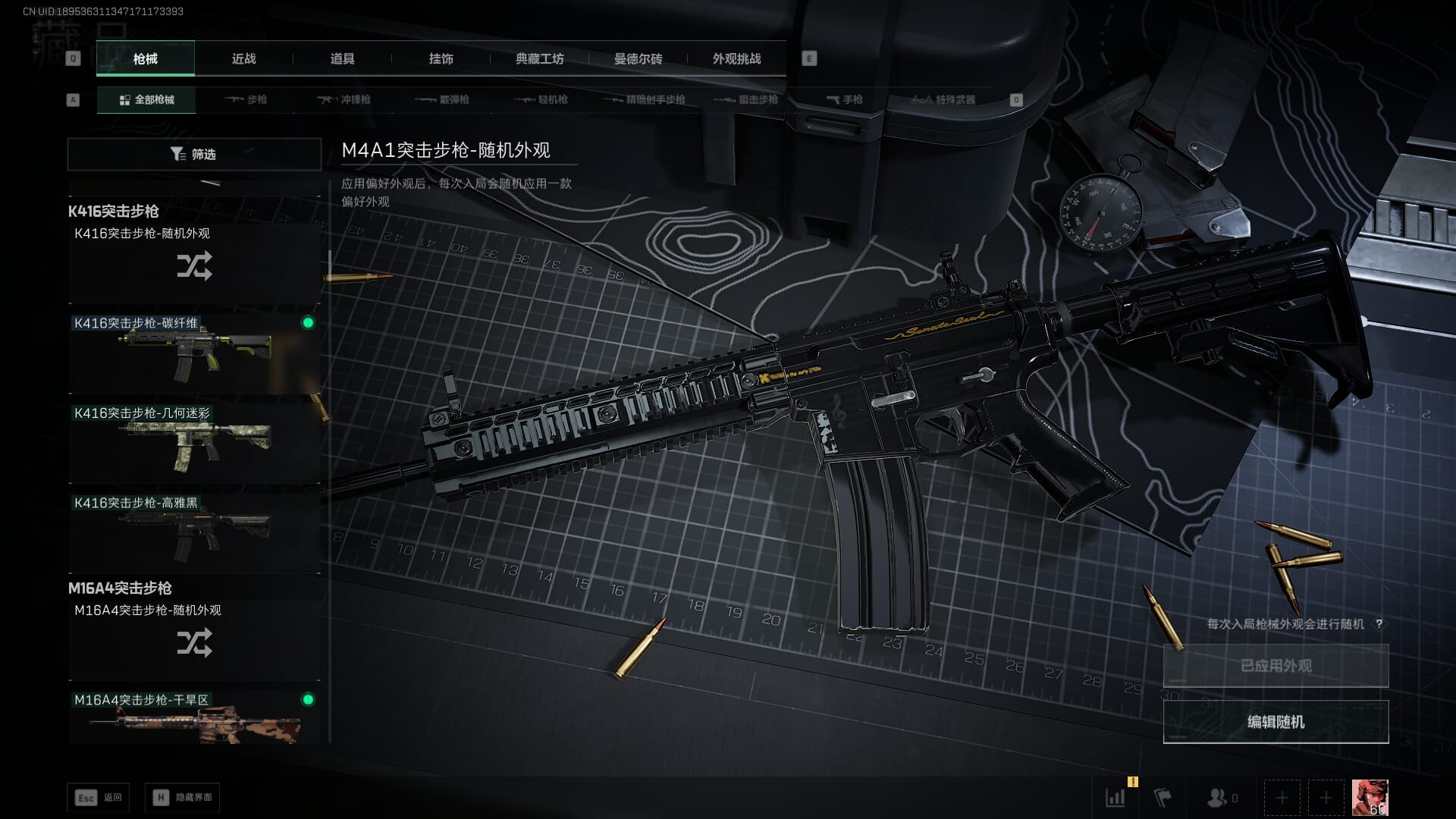Open the 道具 items tab
The width and height of the screenshot is (1456, 819).
point(342,59)
